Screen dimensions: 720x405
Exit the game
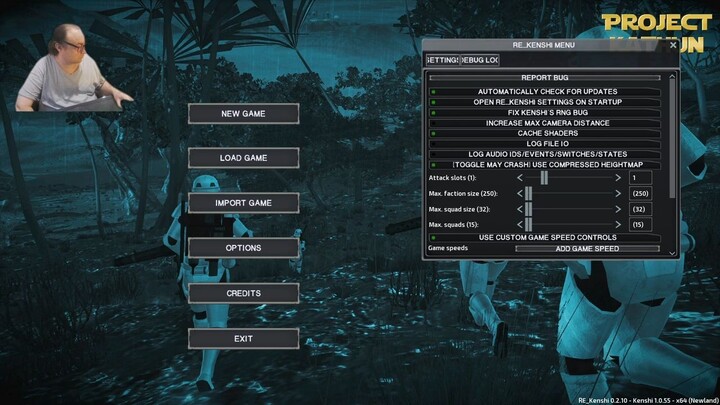(x=243, y=339)
